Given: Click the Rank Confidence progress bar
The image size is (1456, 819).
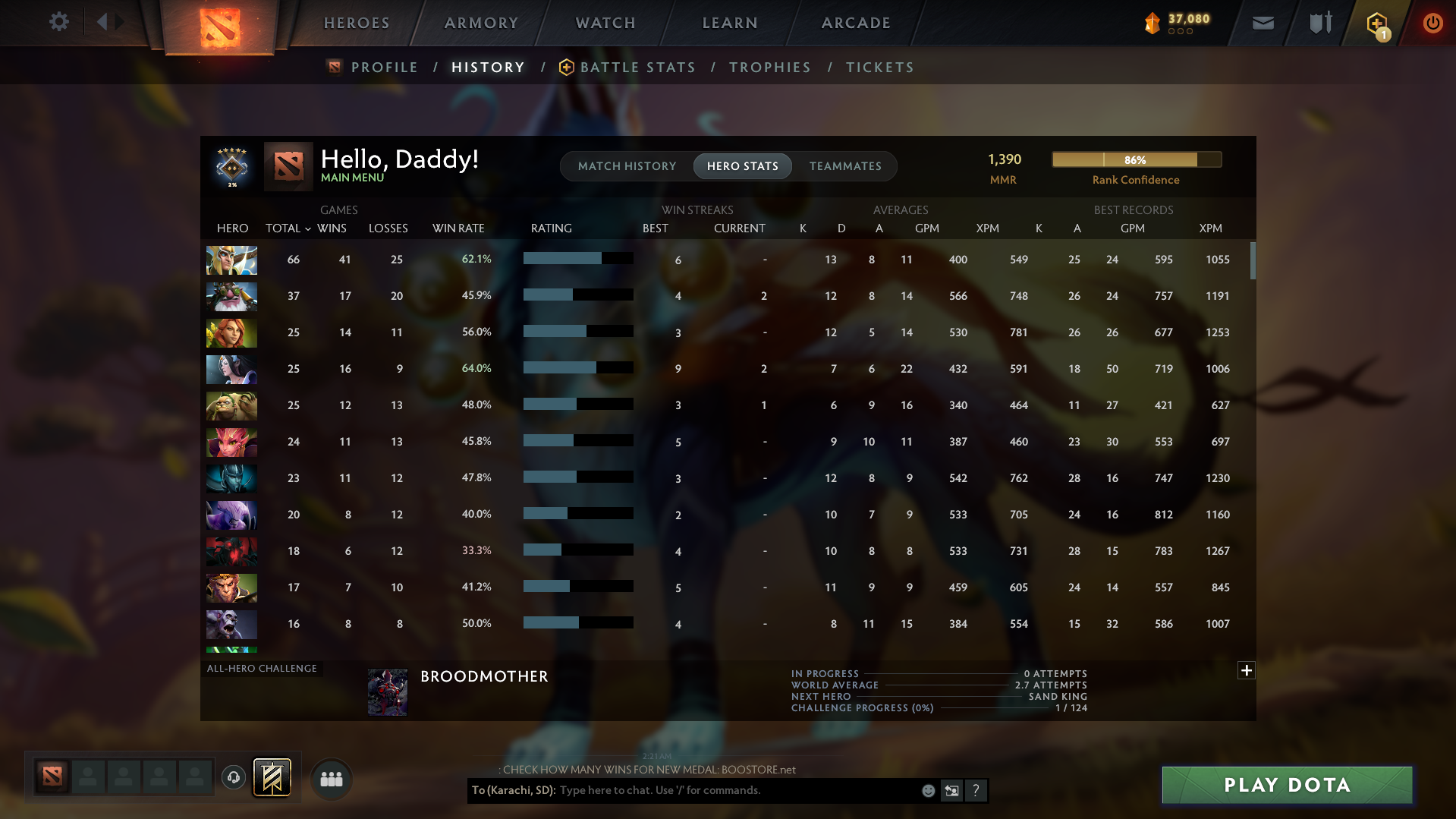Looking at the screenshot, I should [x=1136, y=159].
